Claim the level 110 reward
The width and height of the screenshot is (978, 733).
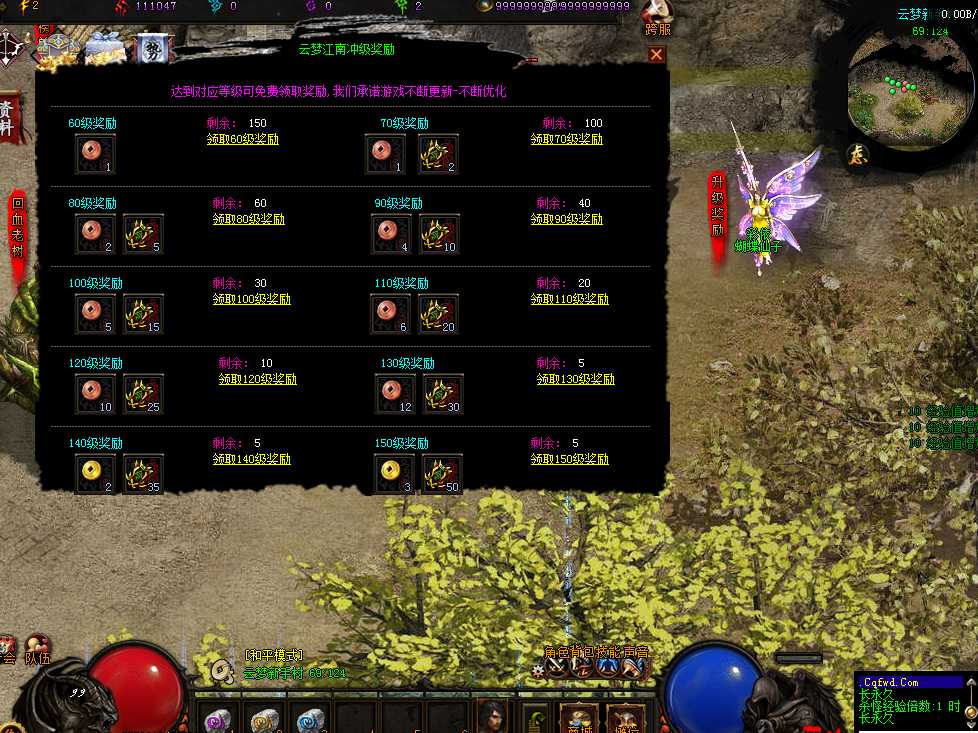(570, 299)
